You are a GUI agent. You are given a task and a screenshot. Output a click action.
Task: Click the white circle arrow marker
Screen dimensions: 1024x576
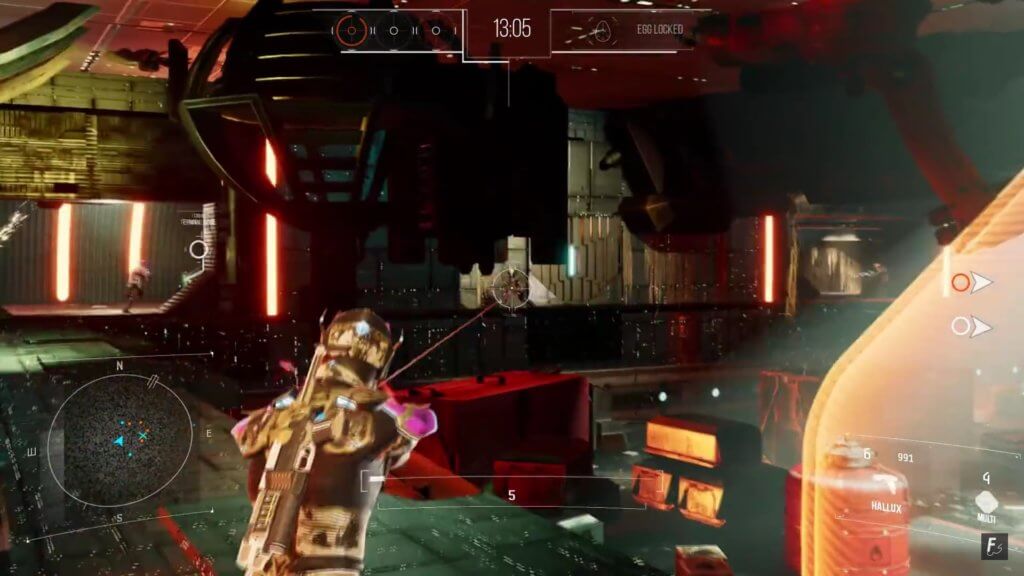(x=970, y=326)
